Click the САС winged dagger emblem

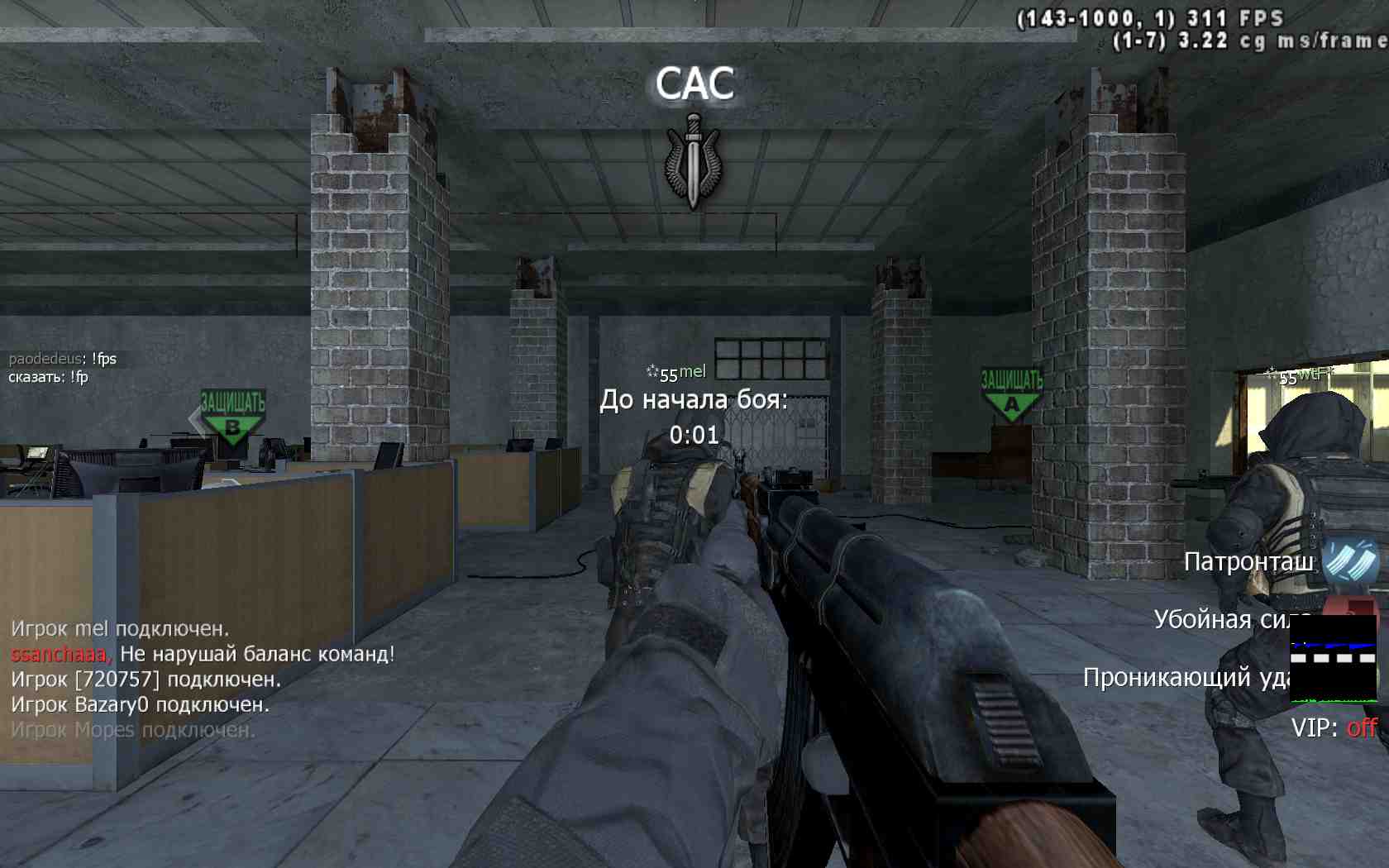tap(693, 161)
